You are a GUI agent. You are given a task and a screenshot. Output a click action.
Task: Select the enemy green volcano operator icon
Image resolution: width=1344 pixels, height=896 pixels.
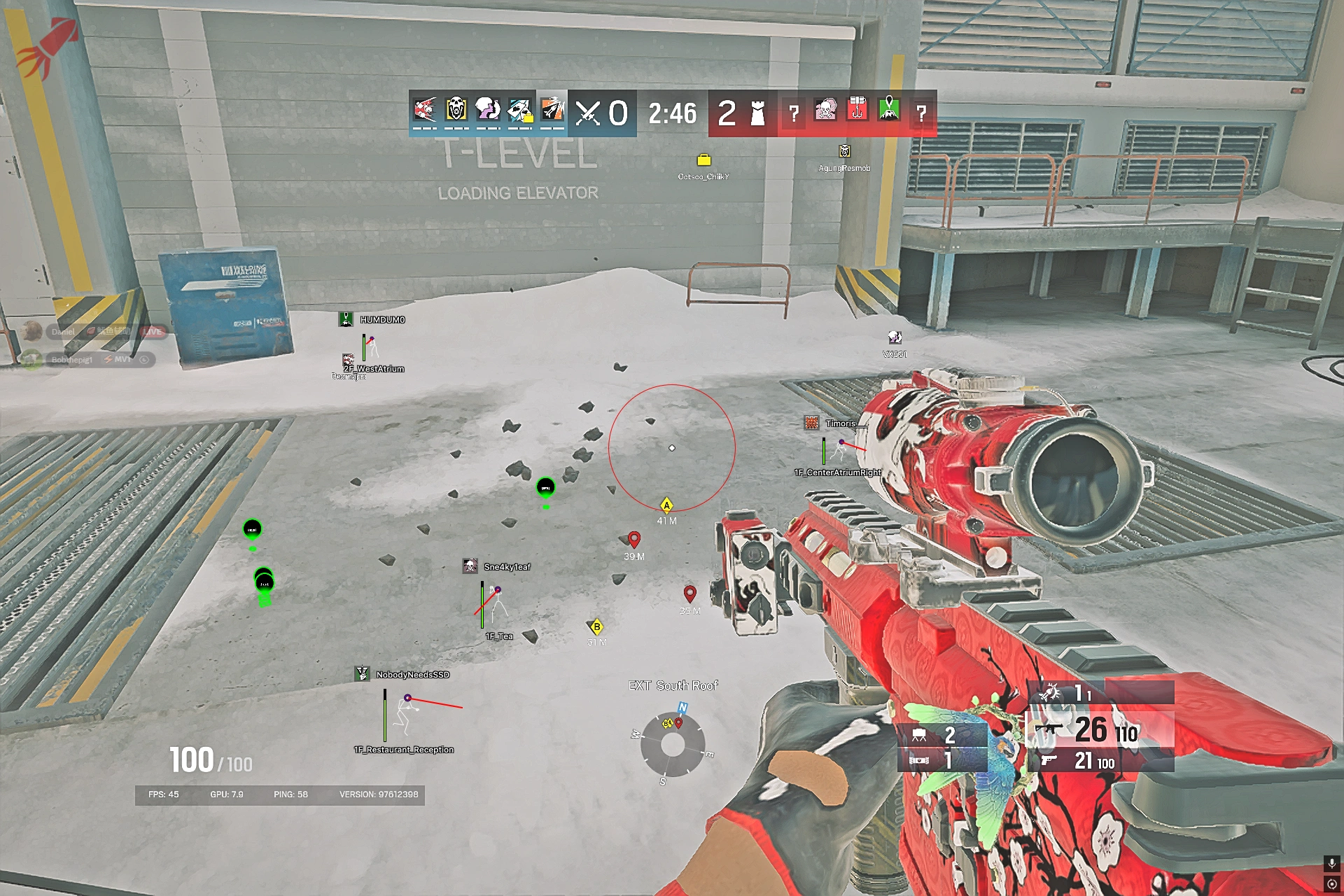click(889, 110)
